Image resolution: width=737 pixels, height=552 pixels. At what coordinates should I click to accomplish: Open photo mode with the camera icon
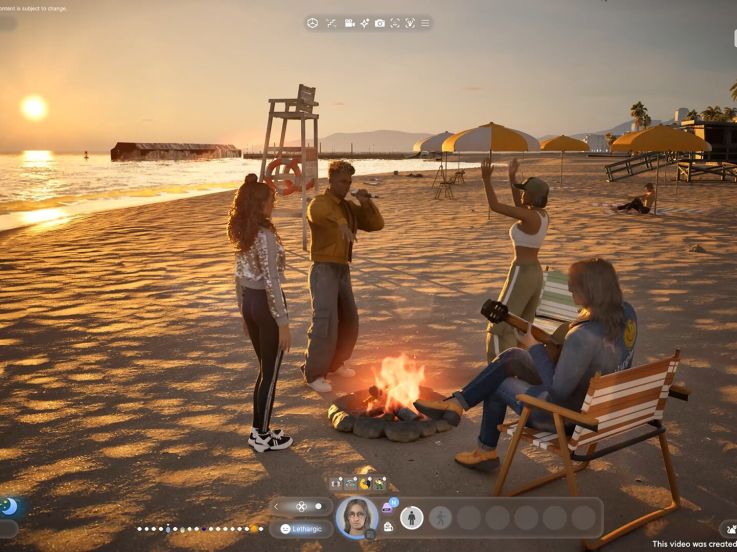tap(380, 23)
